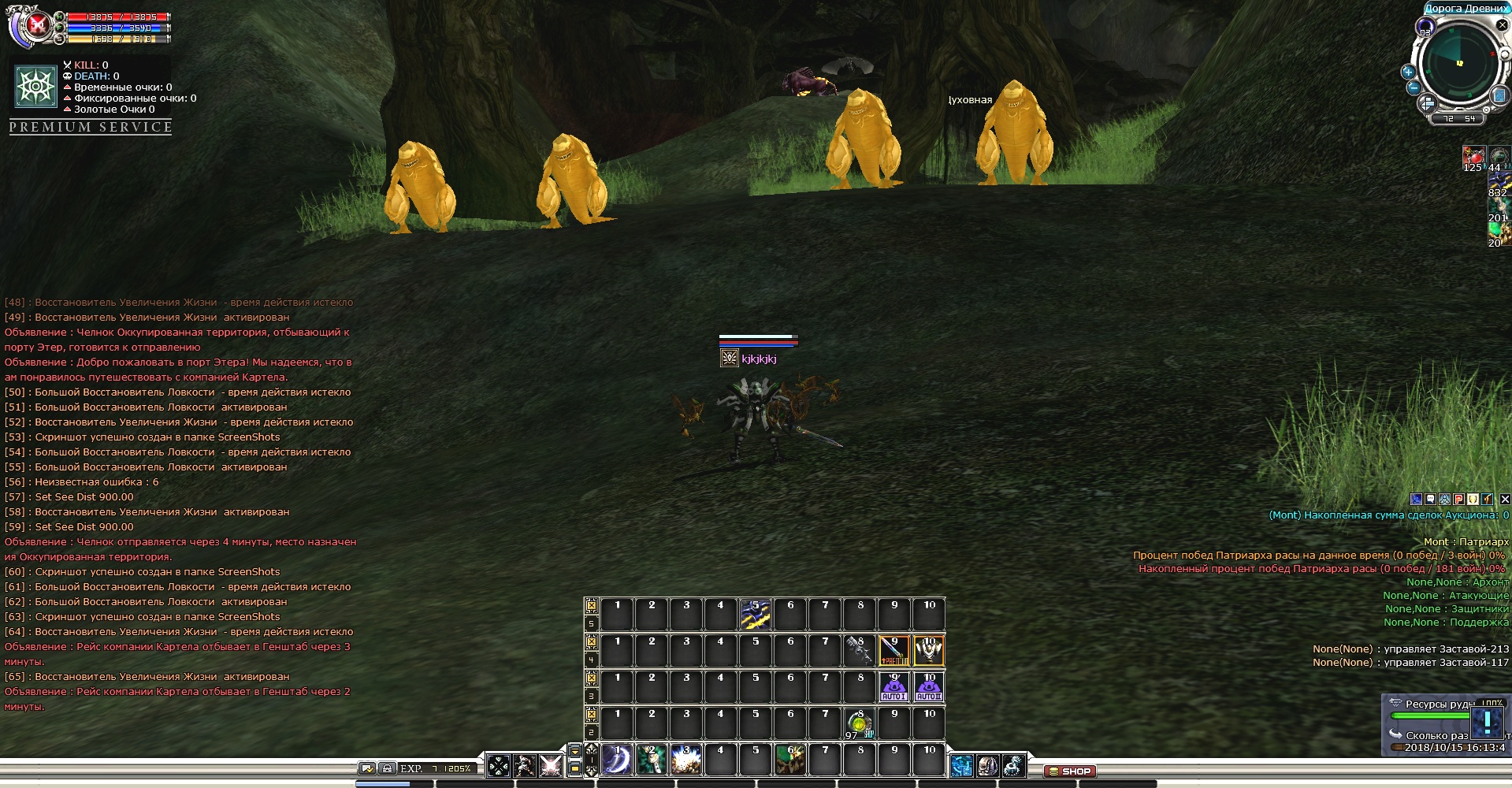This screenshot has height=788, width=1512.
Task: Activate the crescent slash skill in slot 1
Action: 617,760
